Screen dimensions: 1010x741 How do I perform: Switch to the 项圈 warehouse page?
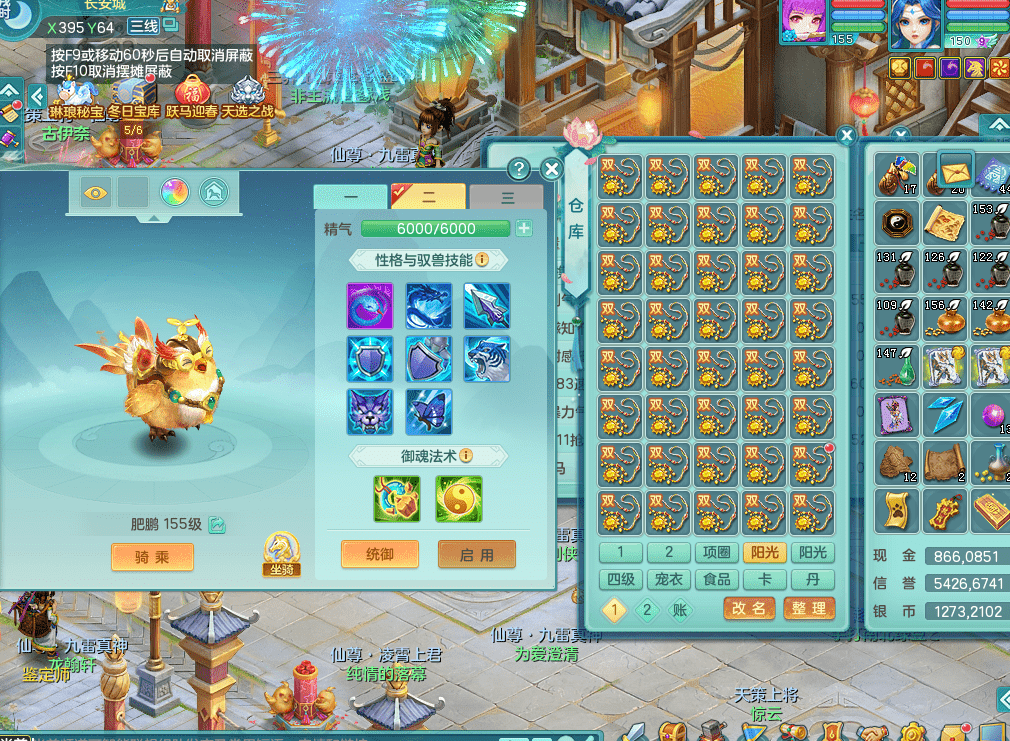click(x=716, y=553)
